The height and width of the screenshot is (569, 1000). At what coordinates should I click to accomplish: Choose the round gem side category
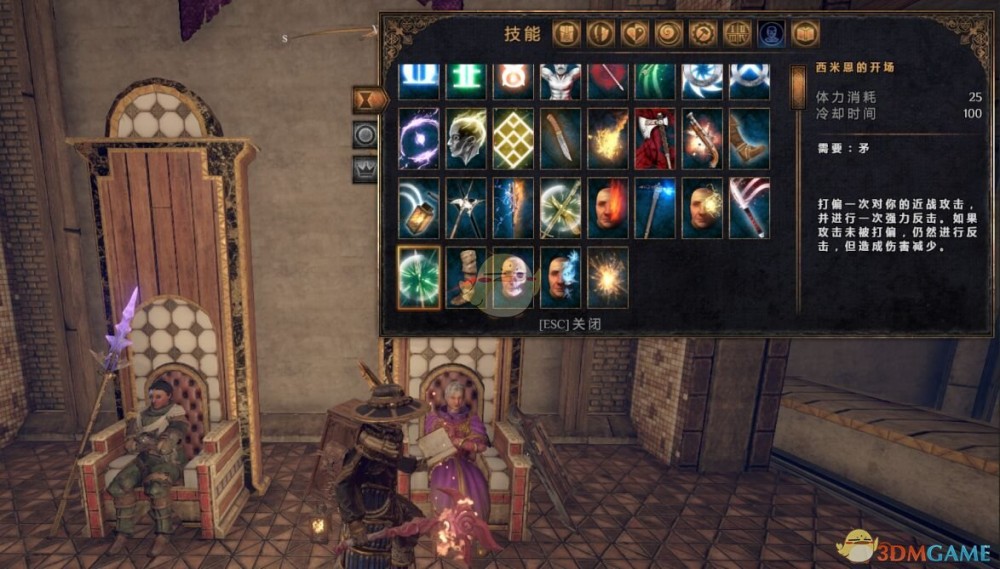pos(364,135)
